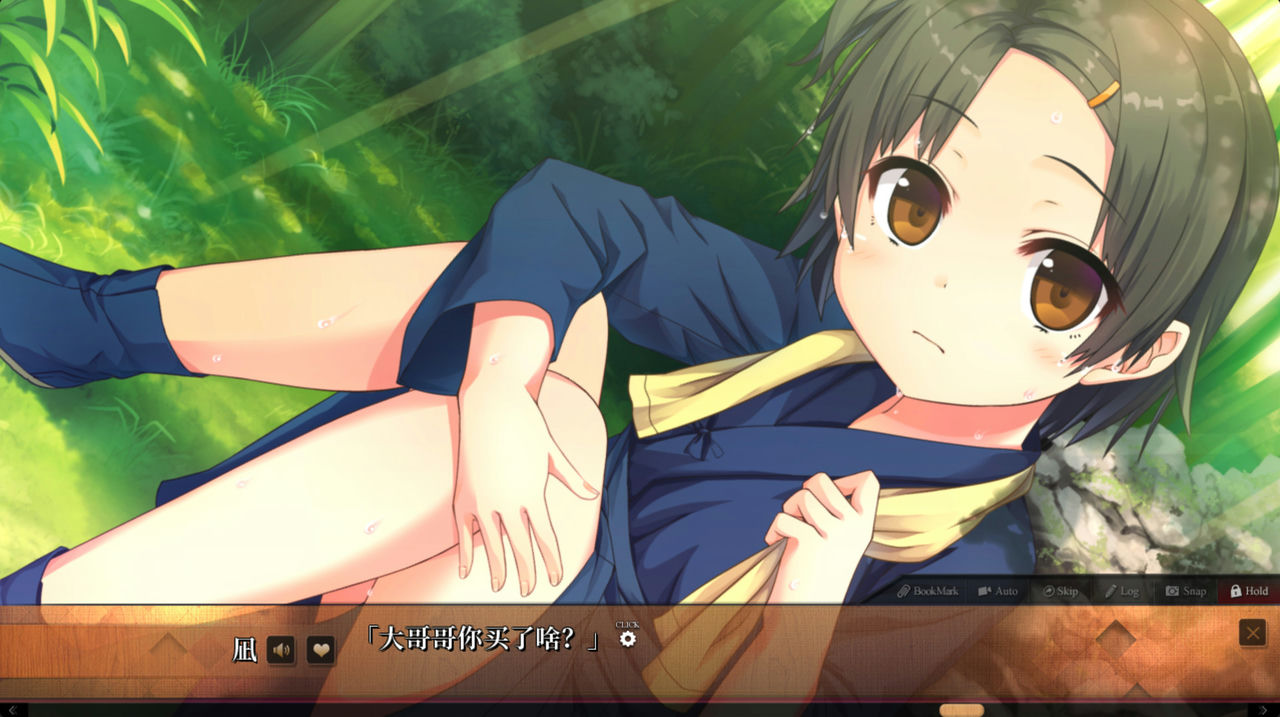Click the heart favorite icon

click(320, 650)
